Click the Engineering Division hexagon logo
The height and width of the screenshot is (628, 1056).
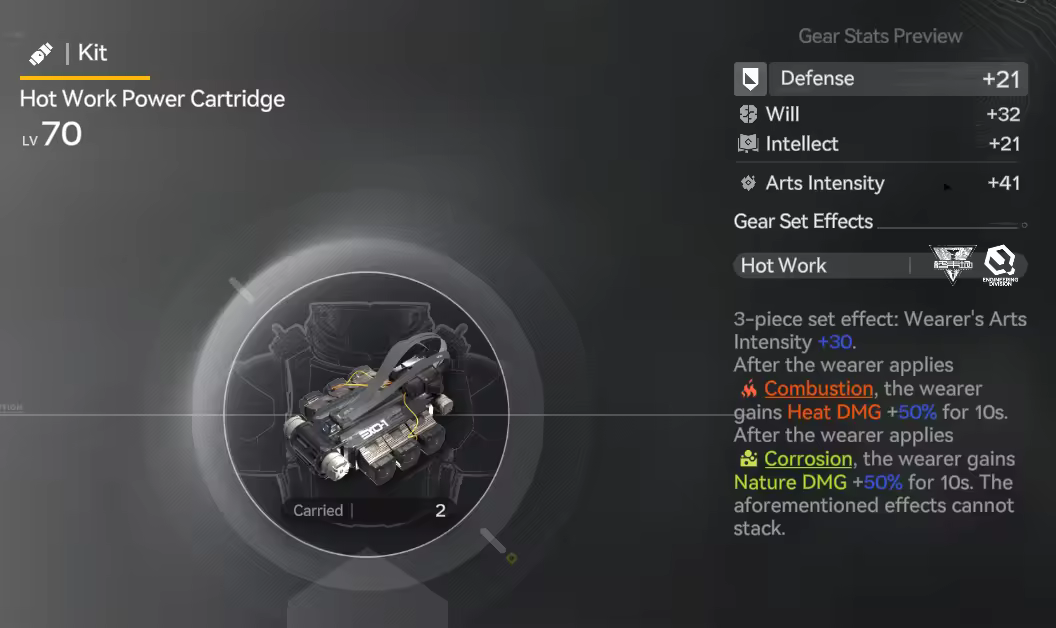pyautogui.click(x=999, y=264)
